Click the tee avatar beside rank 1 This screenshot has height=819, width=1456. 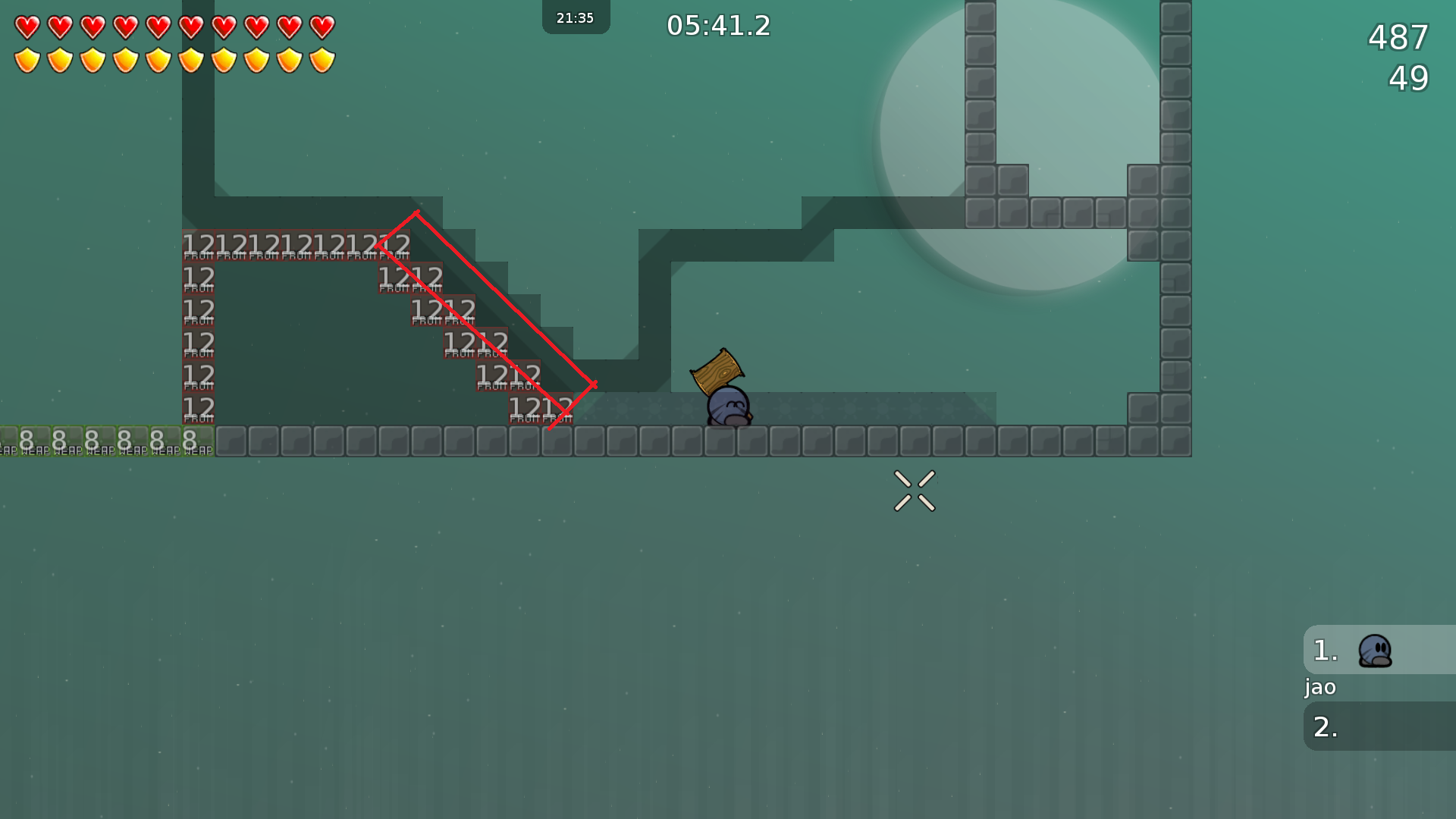[1376, 650]
